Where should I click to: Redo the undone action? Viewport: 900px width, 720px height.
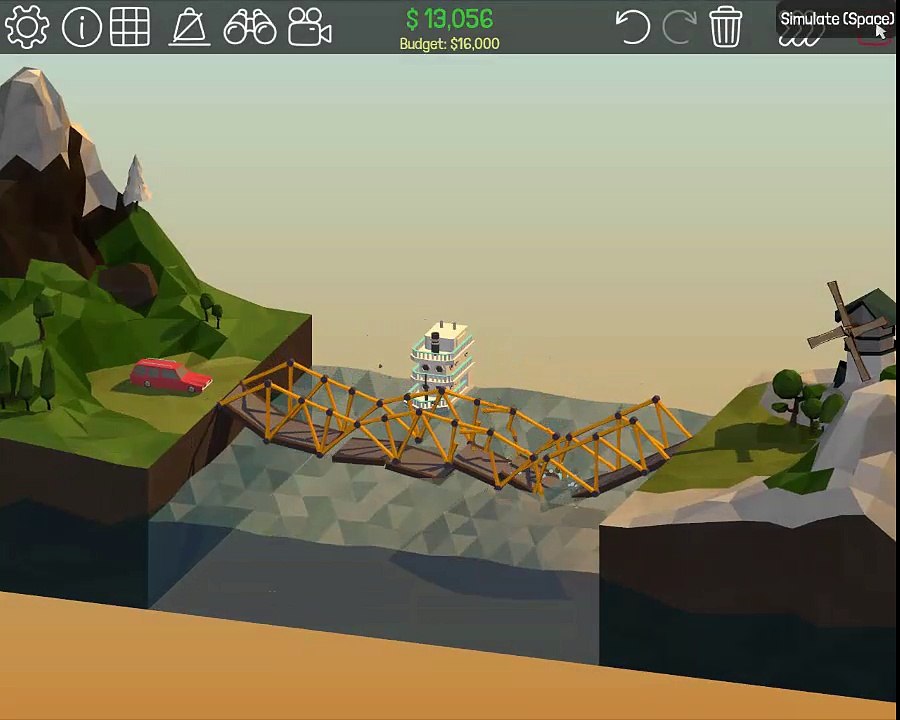(x=680, y=27)
